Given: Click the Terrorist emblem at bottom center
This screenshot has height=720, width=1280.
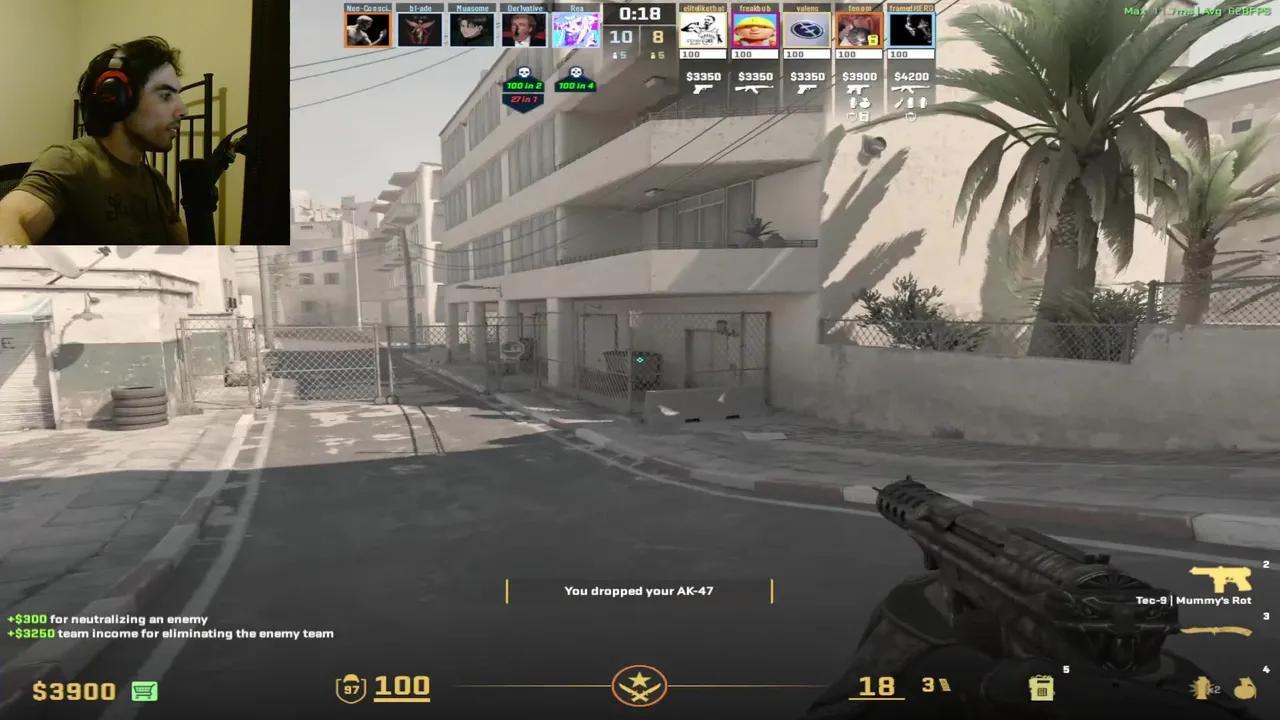Looking at the screenshot, I should (640, 687).
